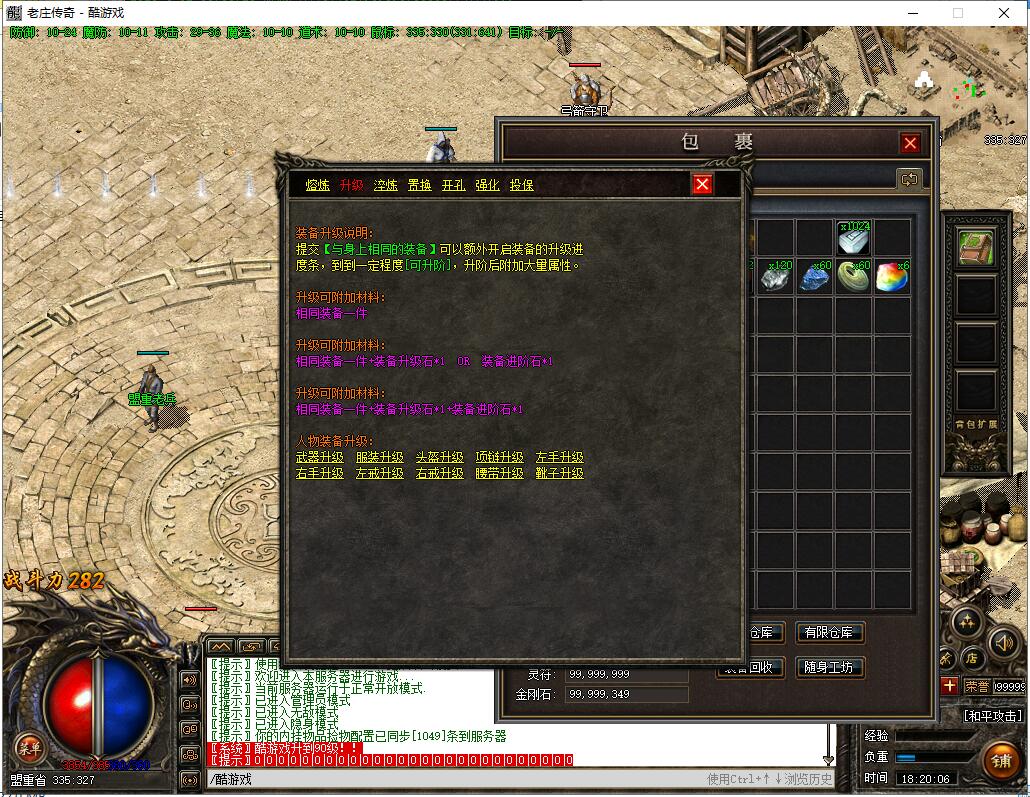This screenshot has width=1030, height=797.
Task: Switch to the 开孔 tab
Action: pos(454,185)
